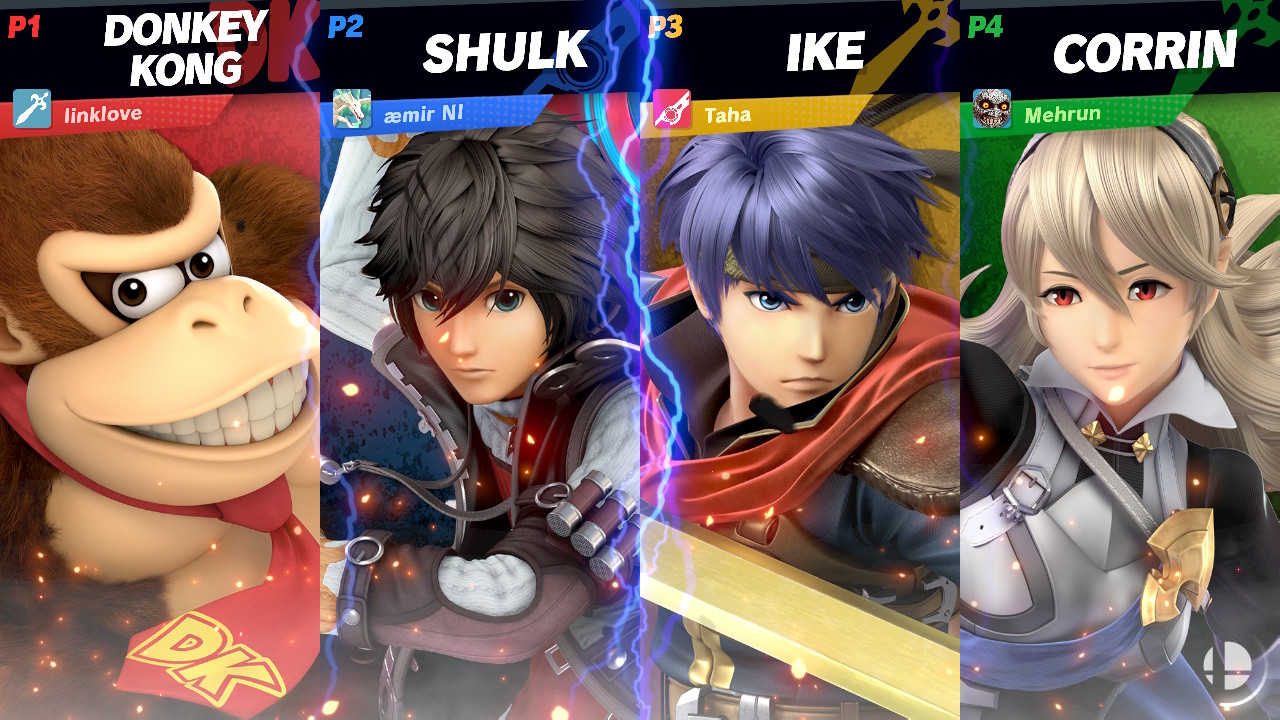Click the skull mask icon beside Mehrun

(x=992, y=109)
